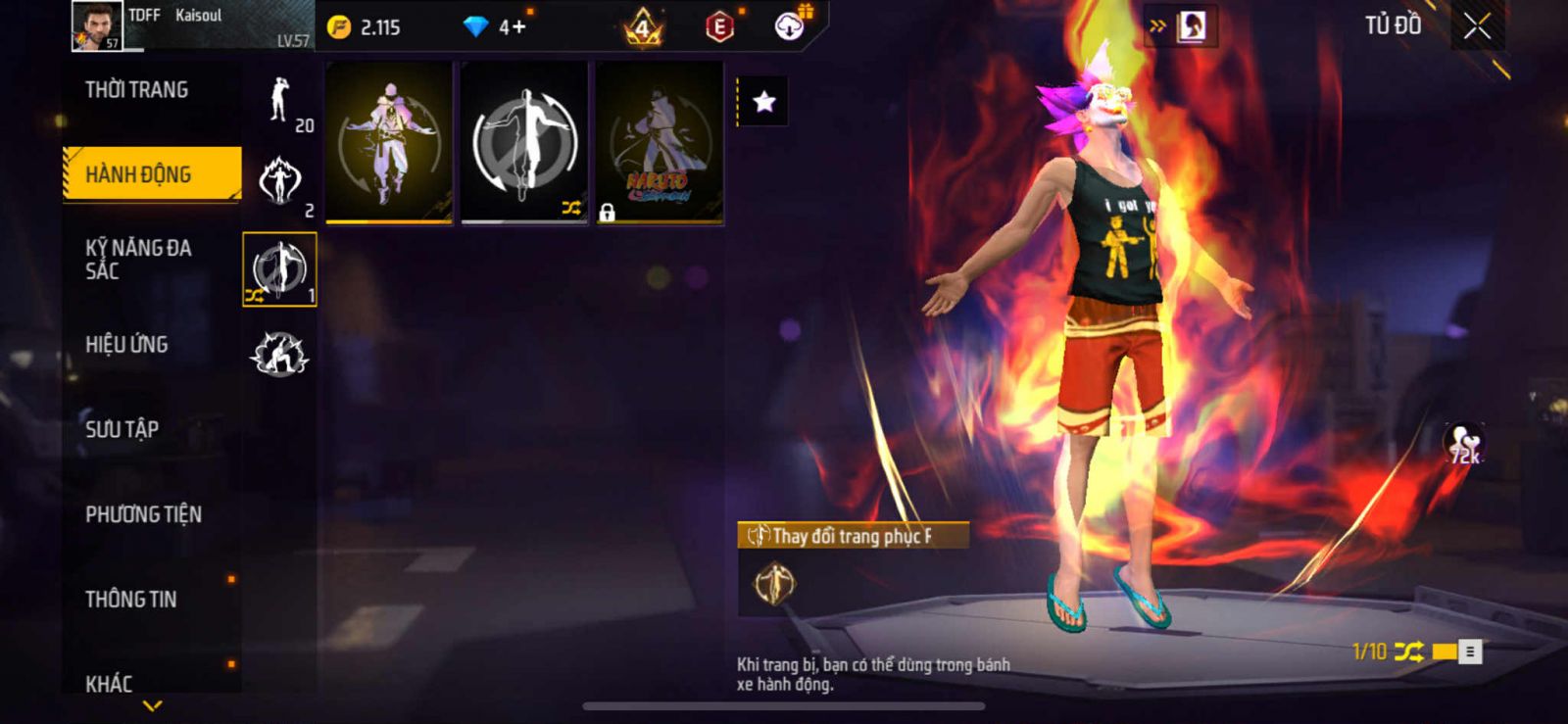Open the character portrait shortcut at top
Viewport: 1568px width, 724px height.
coord(1192,26)
